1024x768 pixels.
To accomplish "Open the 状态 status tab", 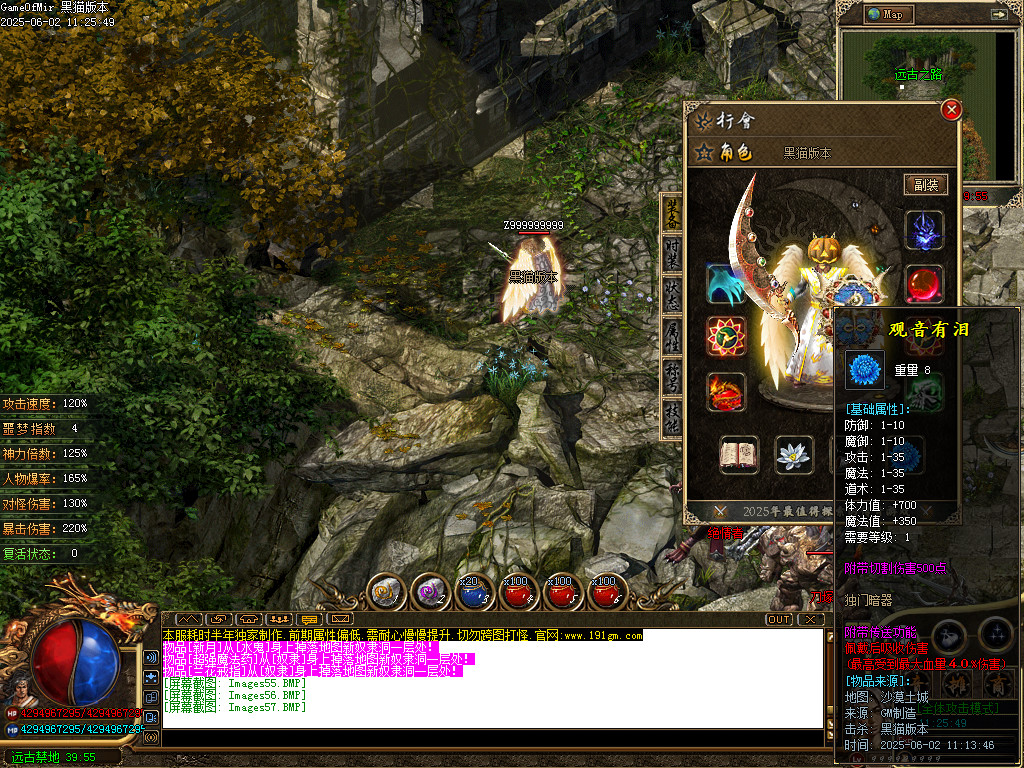I will (673, 293).
